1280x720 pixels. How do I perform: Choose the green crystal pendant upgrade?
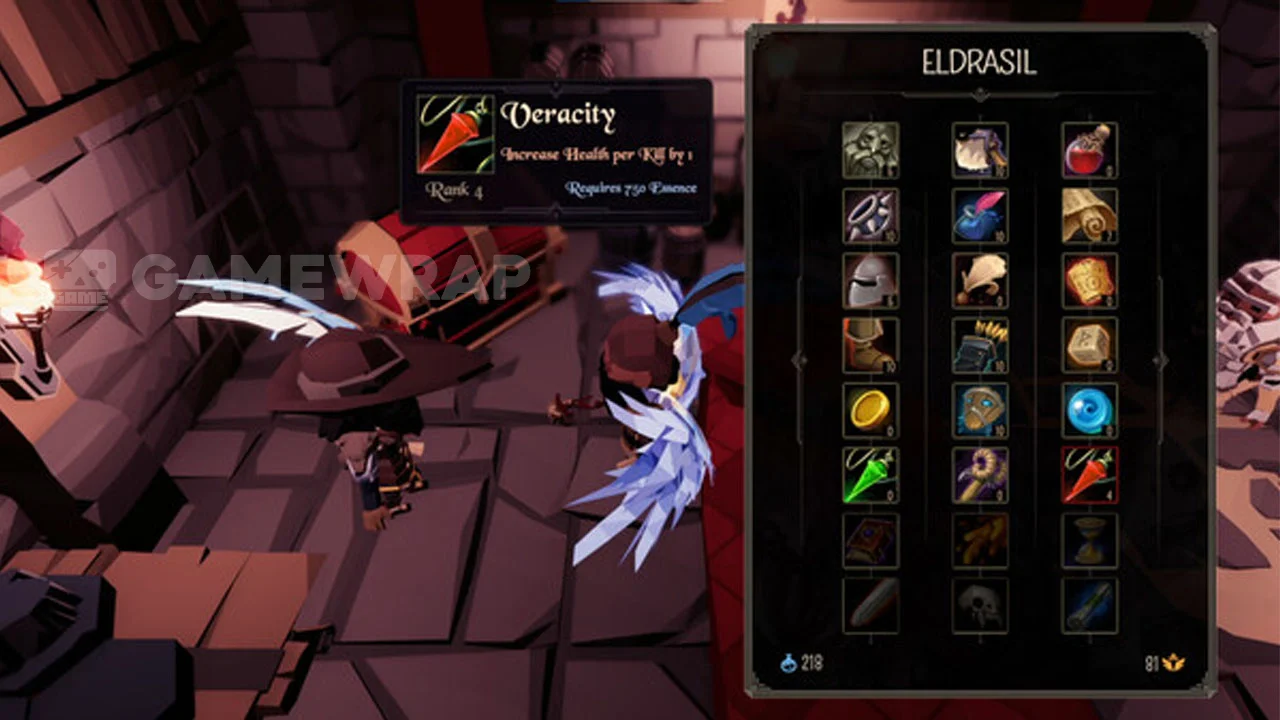click(x=870, y=475)
